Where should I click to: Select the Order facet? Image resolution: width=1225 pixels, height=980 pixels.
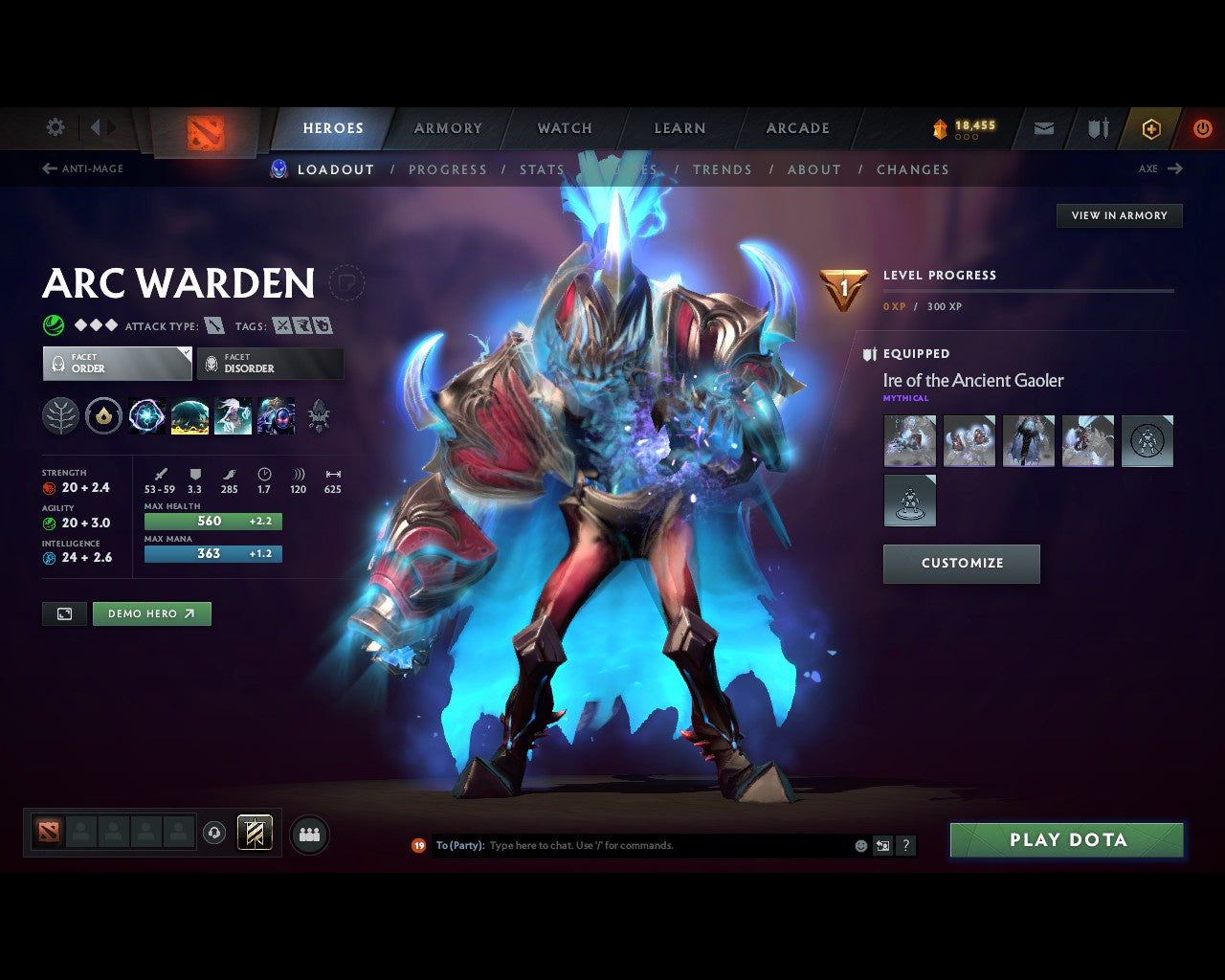[117, 363]
